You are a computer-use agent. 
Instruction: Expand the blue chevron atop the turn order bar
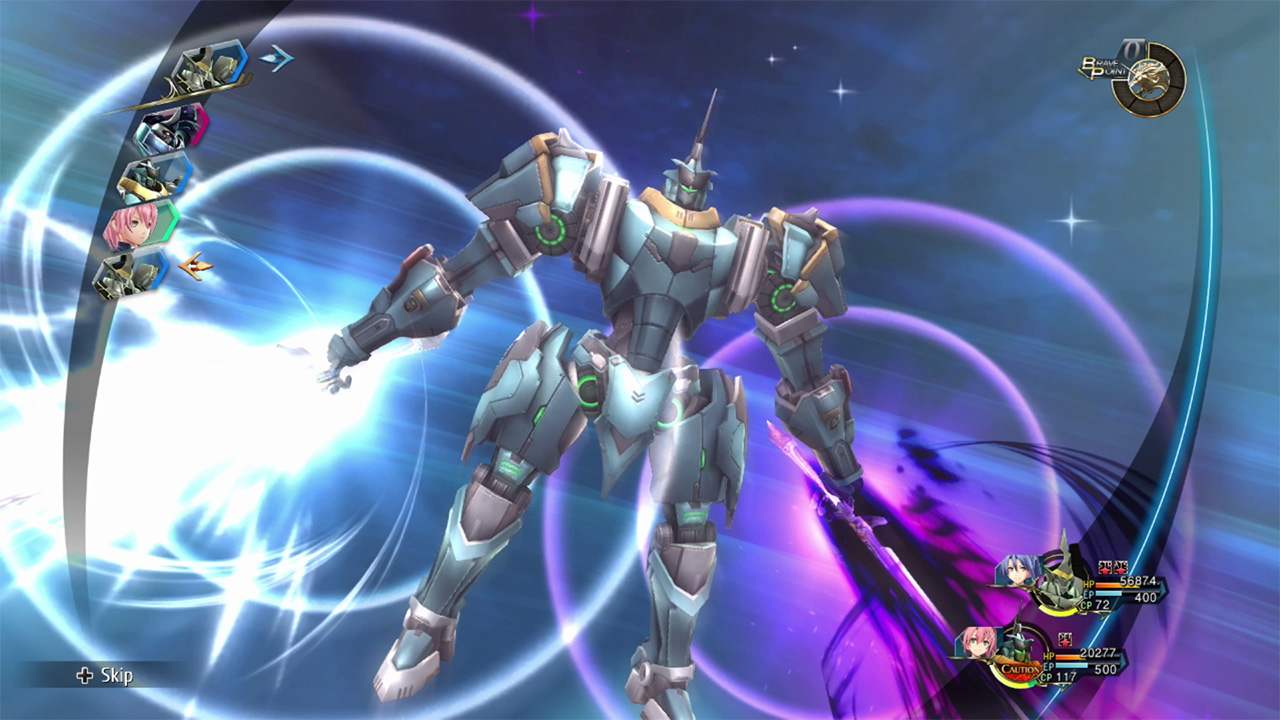tap(276, 57)
